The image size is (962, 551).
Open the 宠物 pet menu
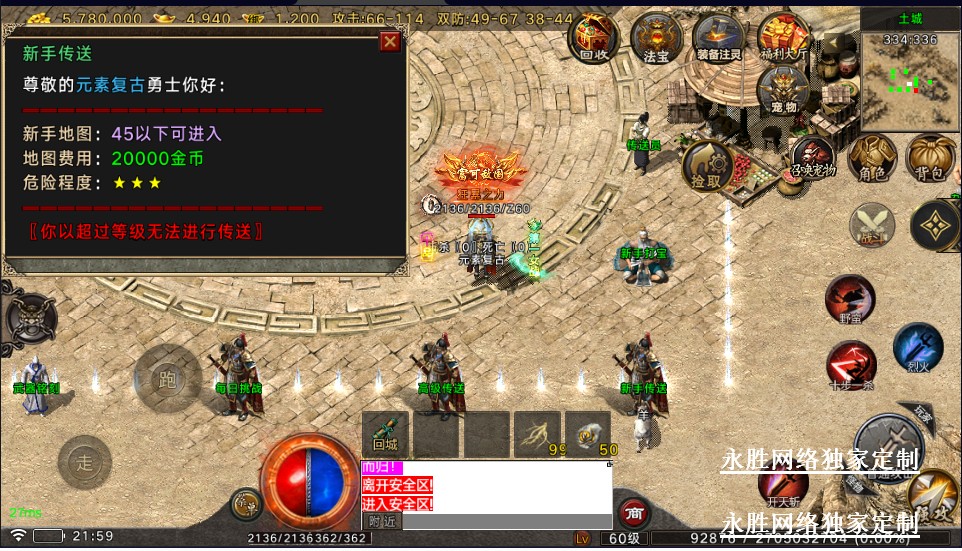click(x=783, y=90)
